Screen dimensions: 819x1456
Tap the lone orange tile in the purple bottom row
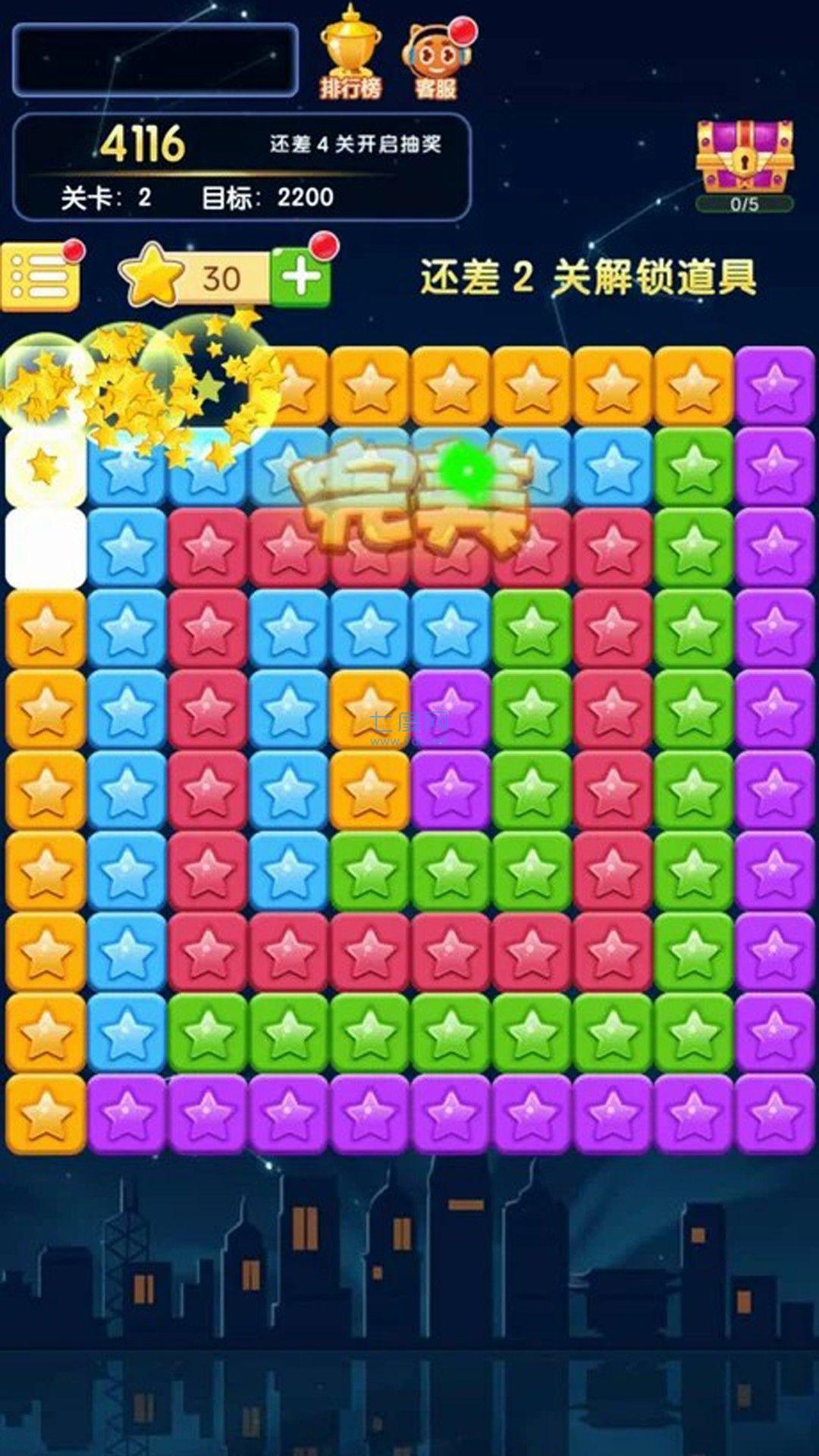pos(45,1113)
